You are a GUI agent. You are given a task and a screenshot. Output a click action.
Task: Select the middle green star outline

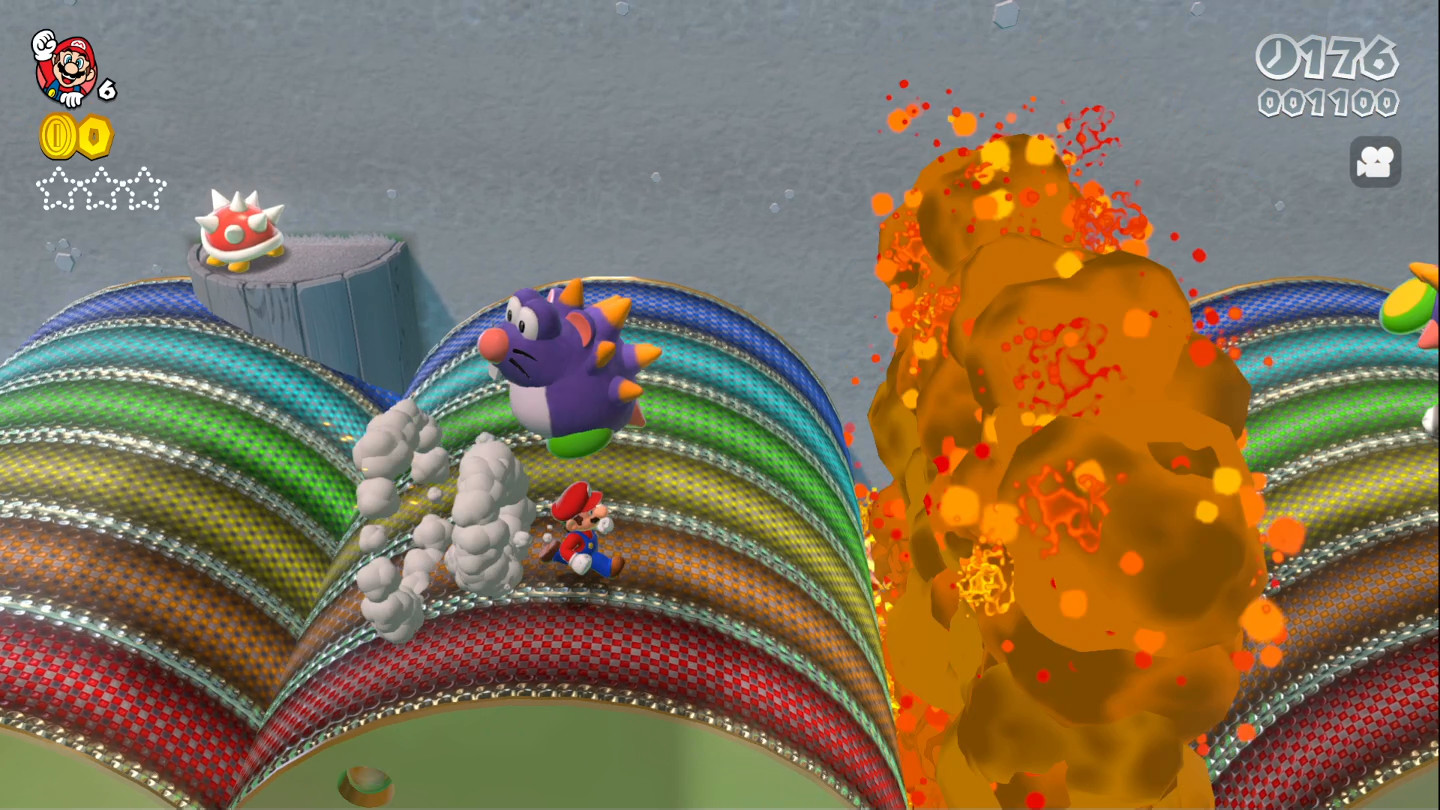[103, 190]
